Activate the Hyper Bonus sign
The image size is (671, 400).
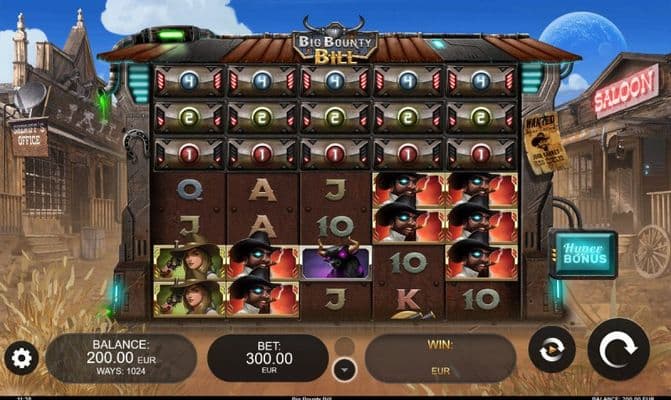[582, 254]
